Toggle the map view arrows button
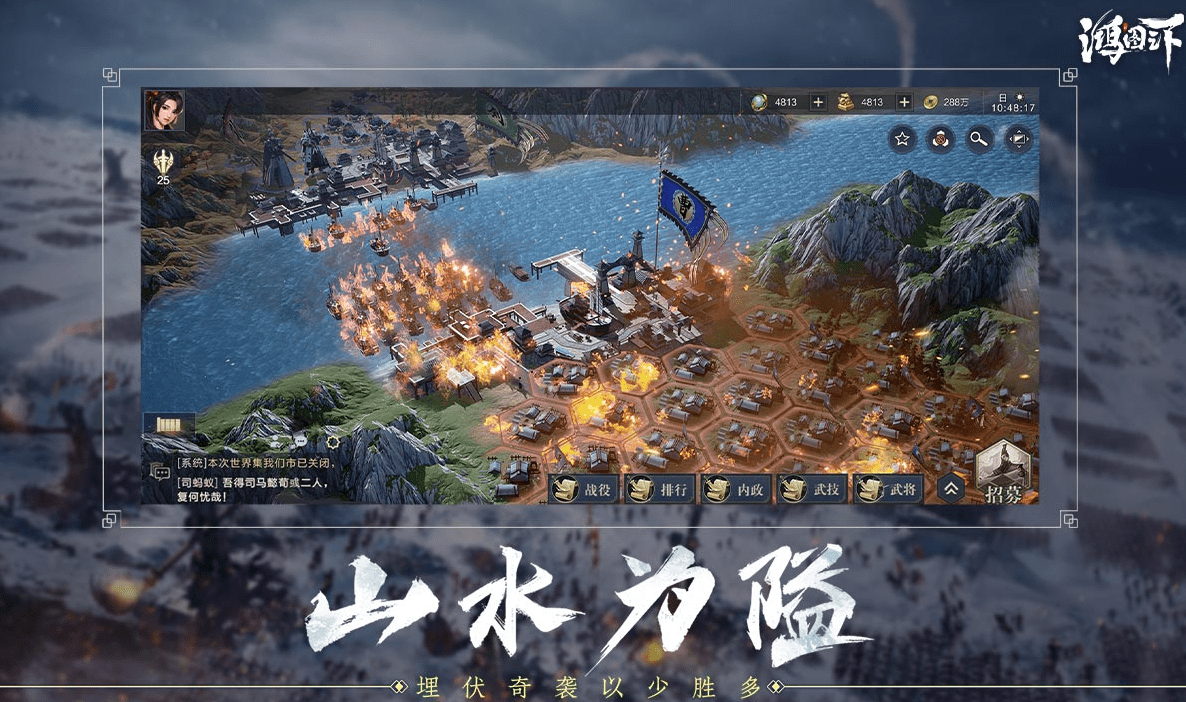 tap(1016, 139)
